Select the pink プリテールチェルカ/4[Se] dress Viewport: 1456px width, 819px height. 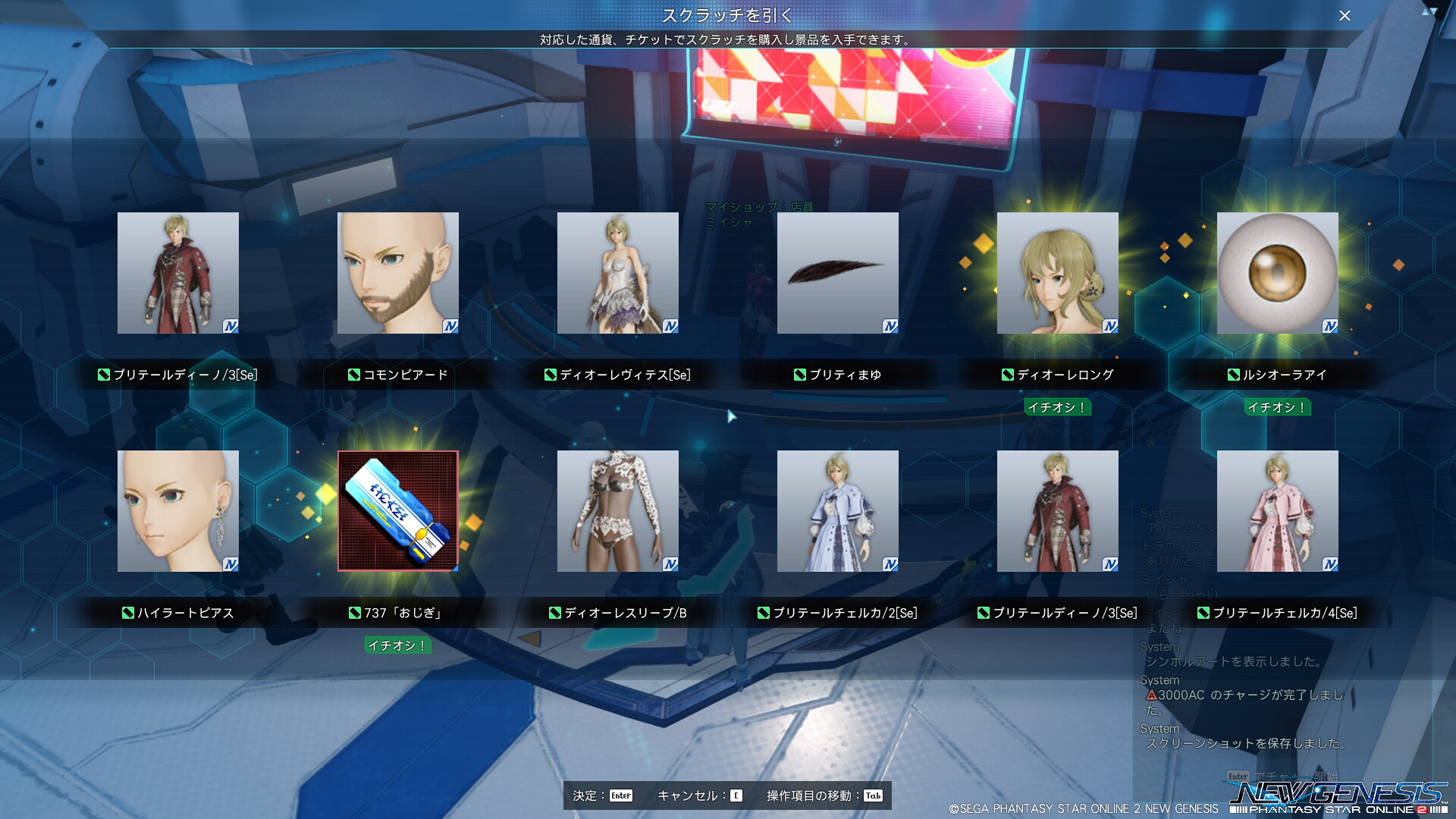pyautogui.click(x=1278, y=511)
